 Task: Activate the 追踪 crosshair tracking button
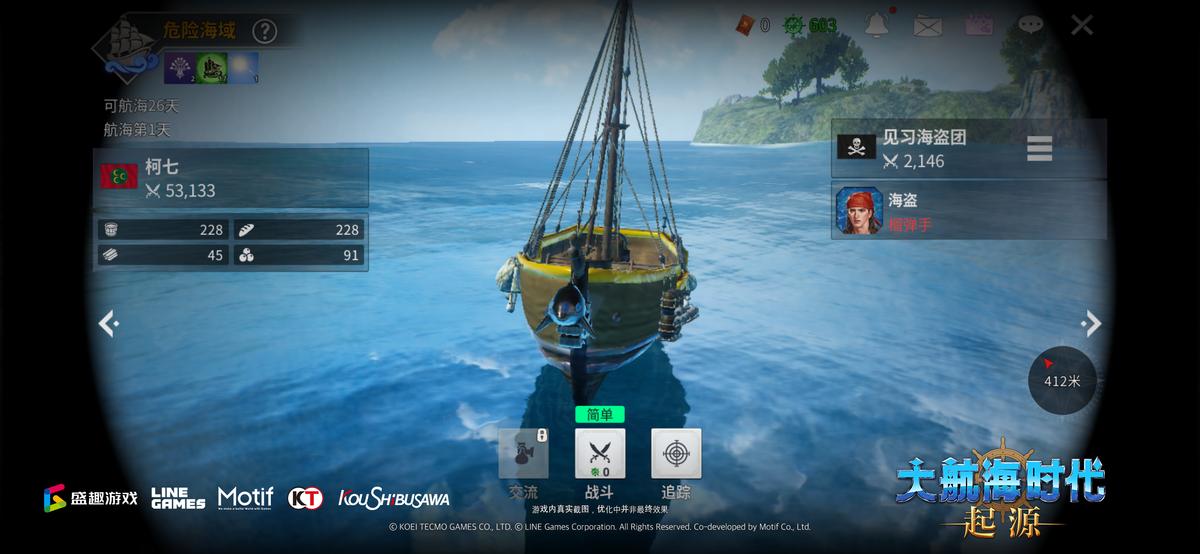[x=676, y=454]
